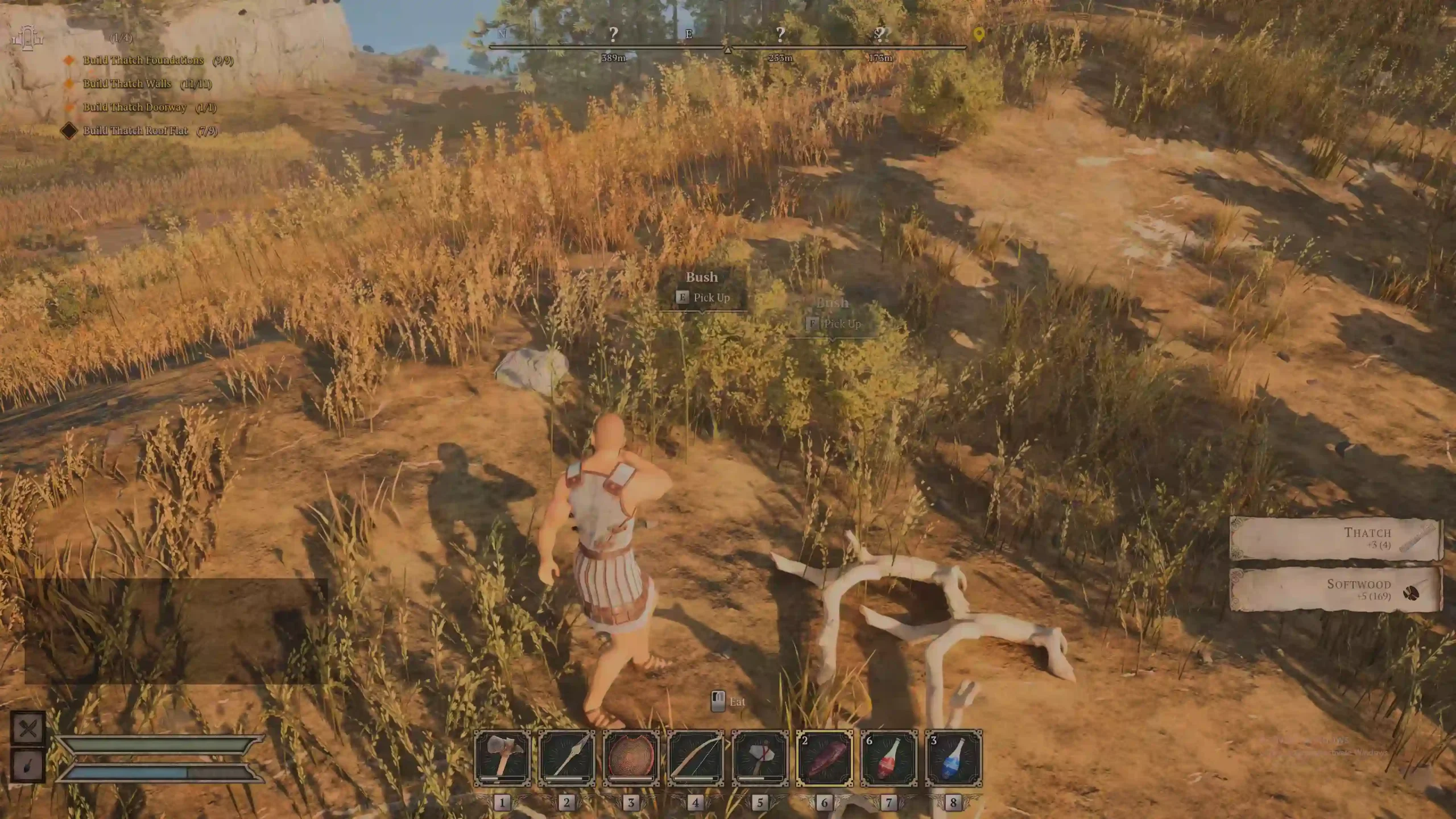Select the Build Thatch Doorway objective

(x=134, y=107)
